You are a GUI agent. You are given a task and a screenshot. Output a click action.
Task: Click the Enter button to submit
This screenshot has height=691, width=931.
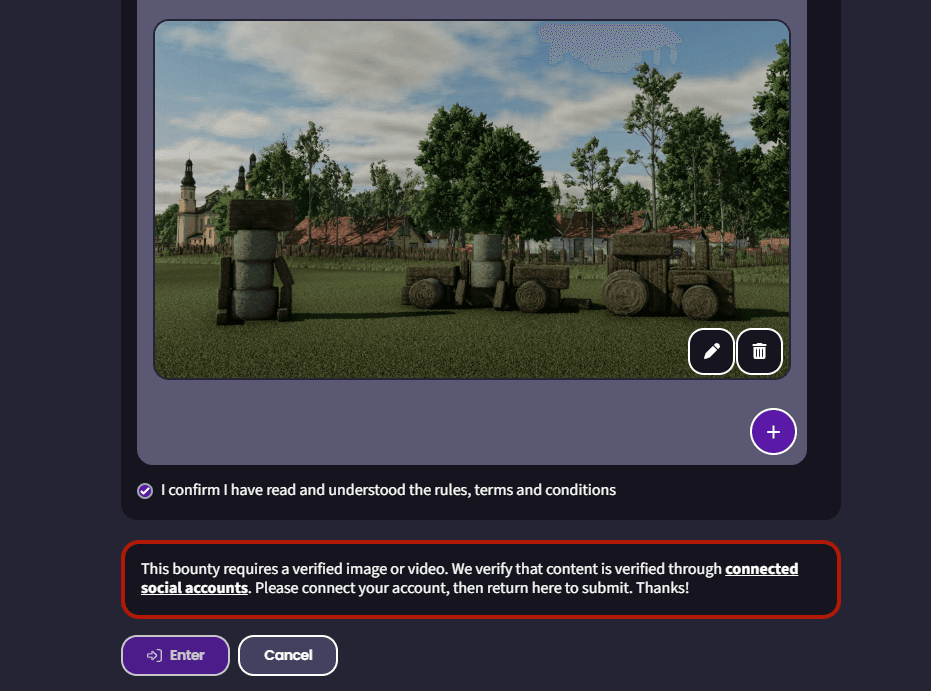176,656
